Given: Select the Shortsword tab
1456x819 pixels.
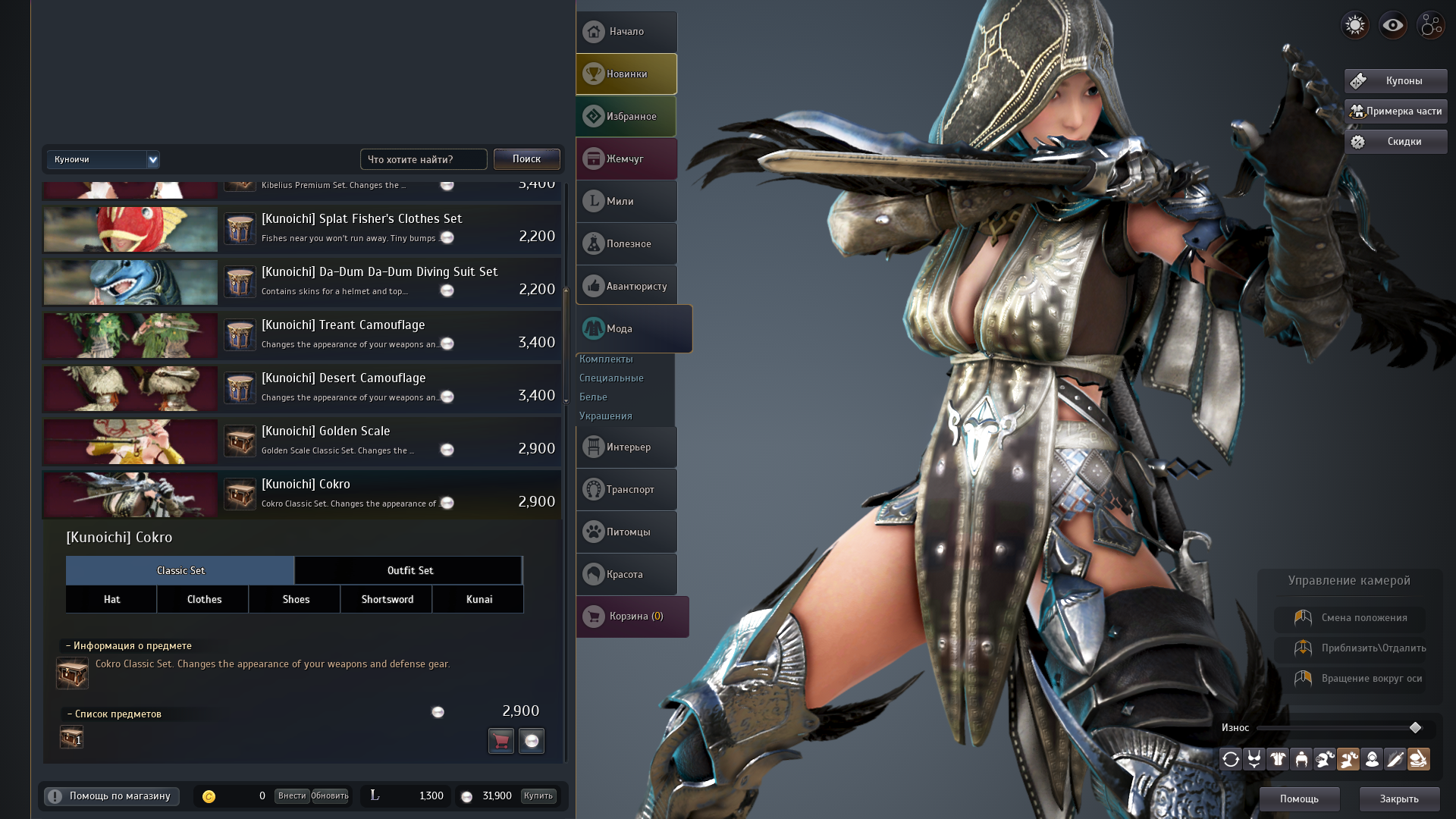Looking at the screenshot, I should [x=386, y=599].
